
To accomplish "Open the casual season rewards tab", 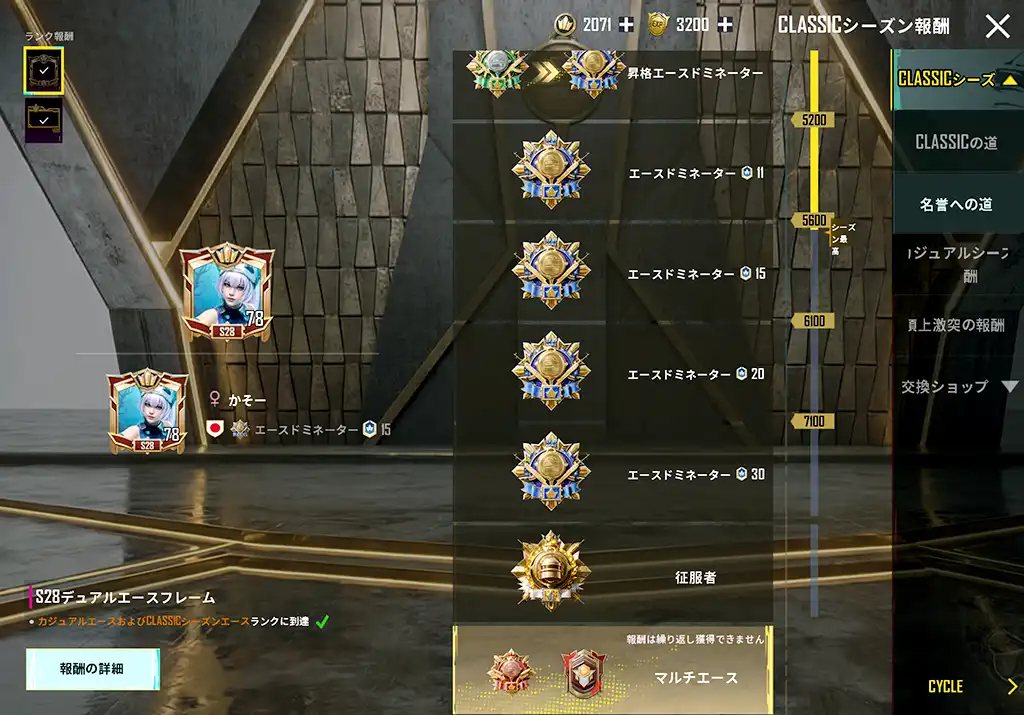I will pyautogui.click(x=956, y=265).
